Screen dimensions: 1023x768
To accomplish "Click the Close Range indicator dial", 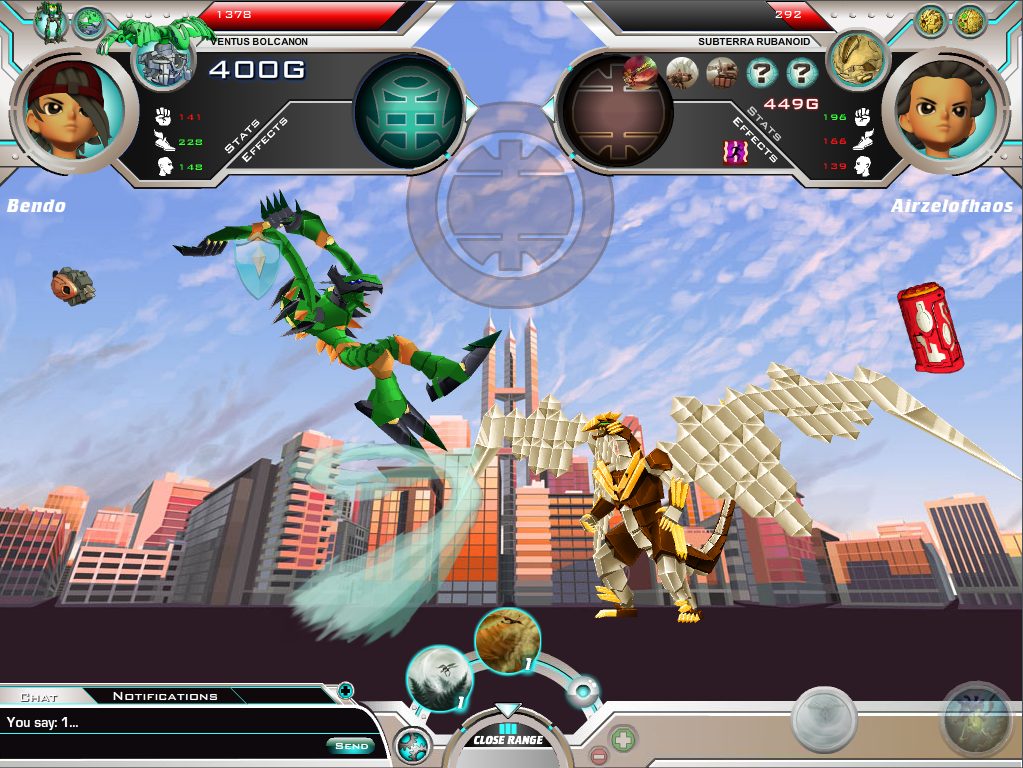I will click(508, 738).
